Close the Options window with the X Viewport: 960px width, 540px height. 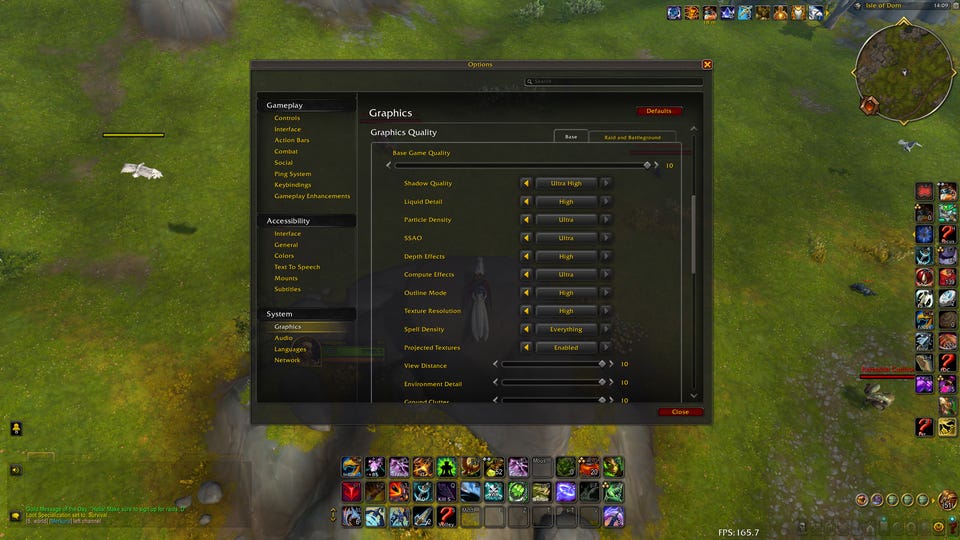pyautogui.click(x=707, y=65)
